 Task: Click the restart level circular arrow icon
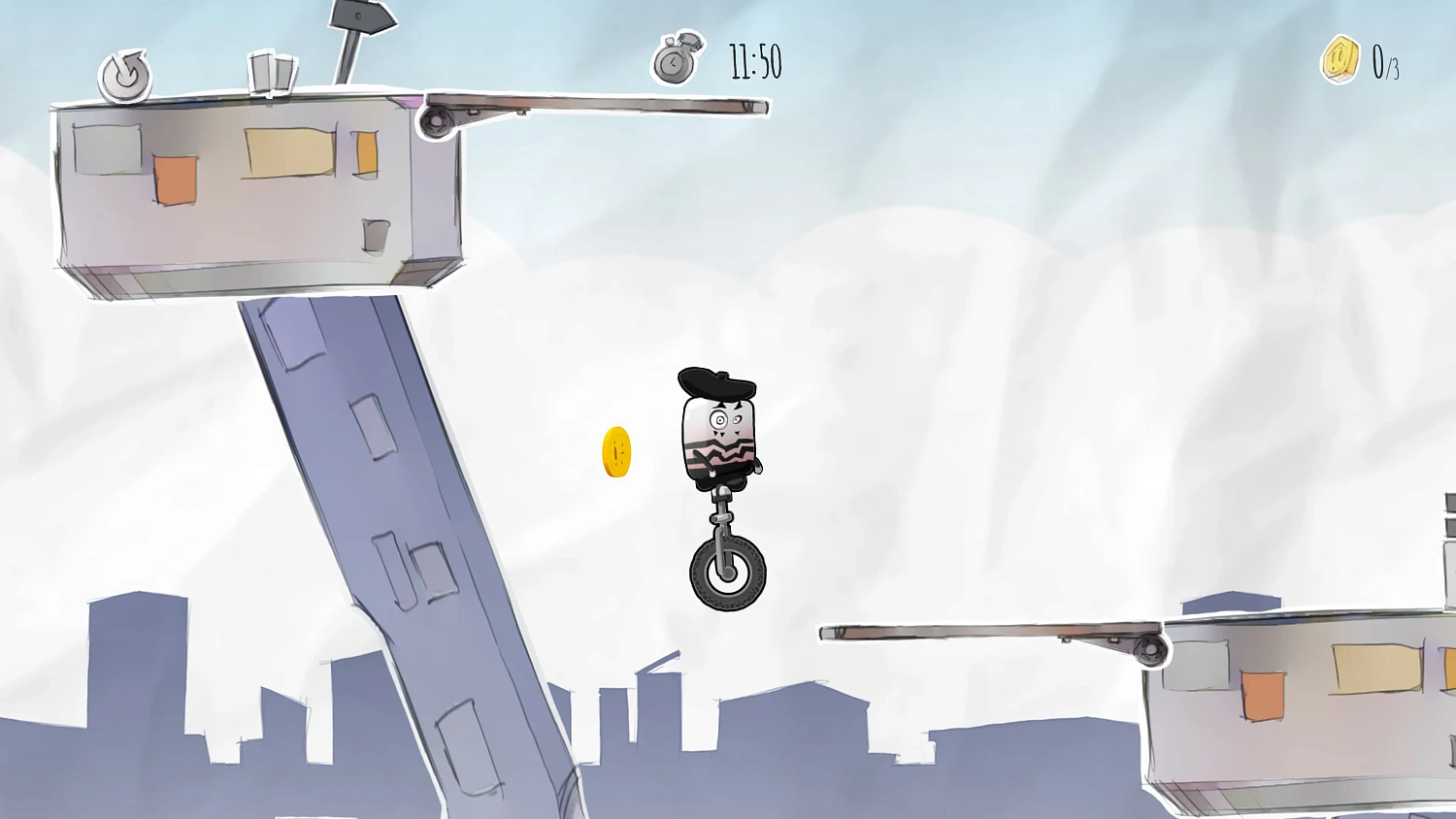coord(124,76)
